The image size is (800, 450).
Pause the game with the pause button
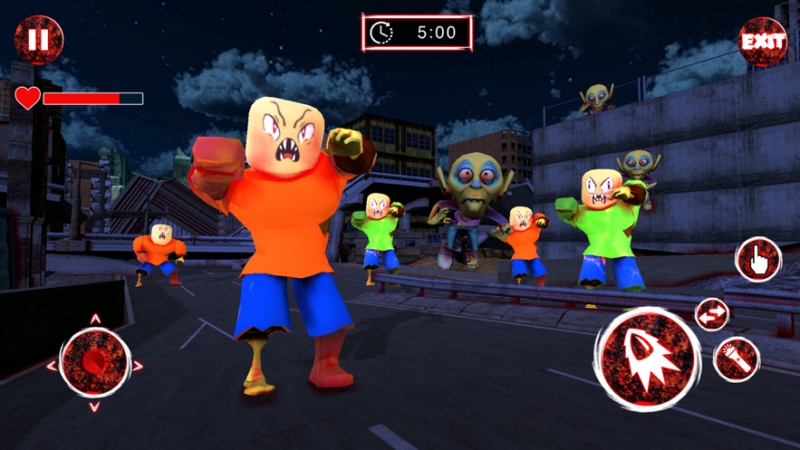(38, 40)
